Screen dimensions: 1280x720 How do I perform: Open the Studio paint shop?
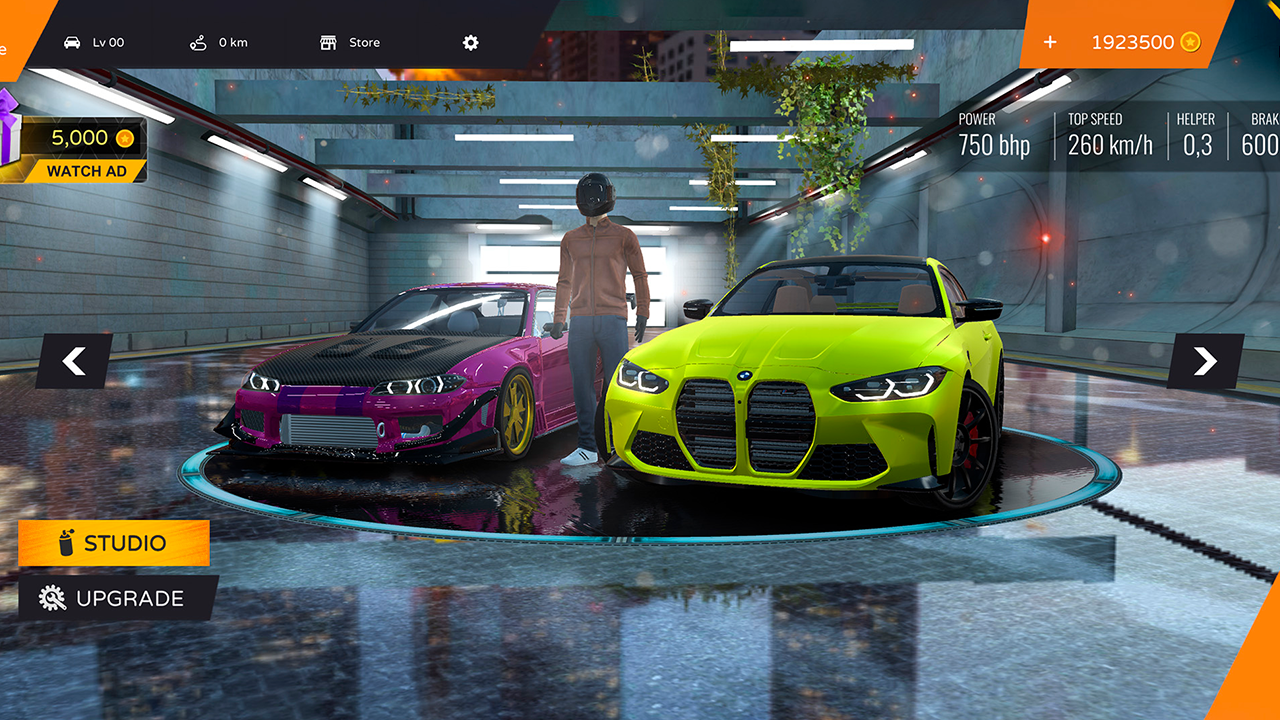click(114, 543)
